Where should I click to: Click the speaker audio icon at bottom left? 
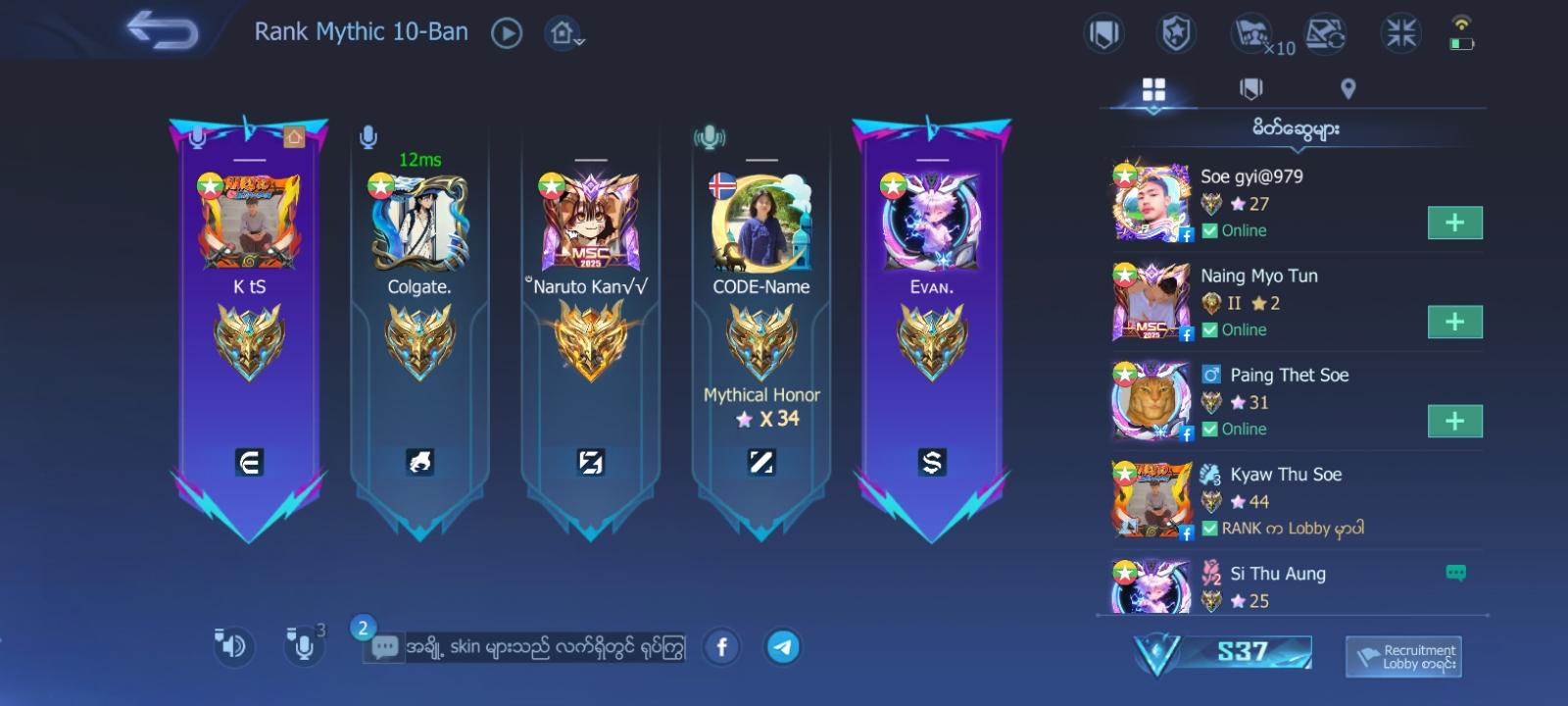[232, 646]
